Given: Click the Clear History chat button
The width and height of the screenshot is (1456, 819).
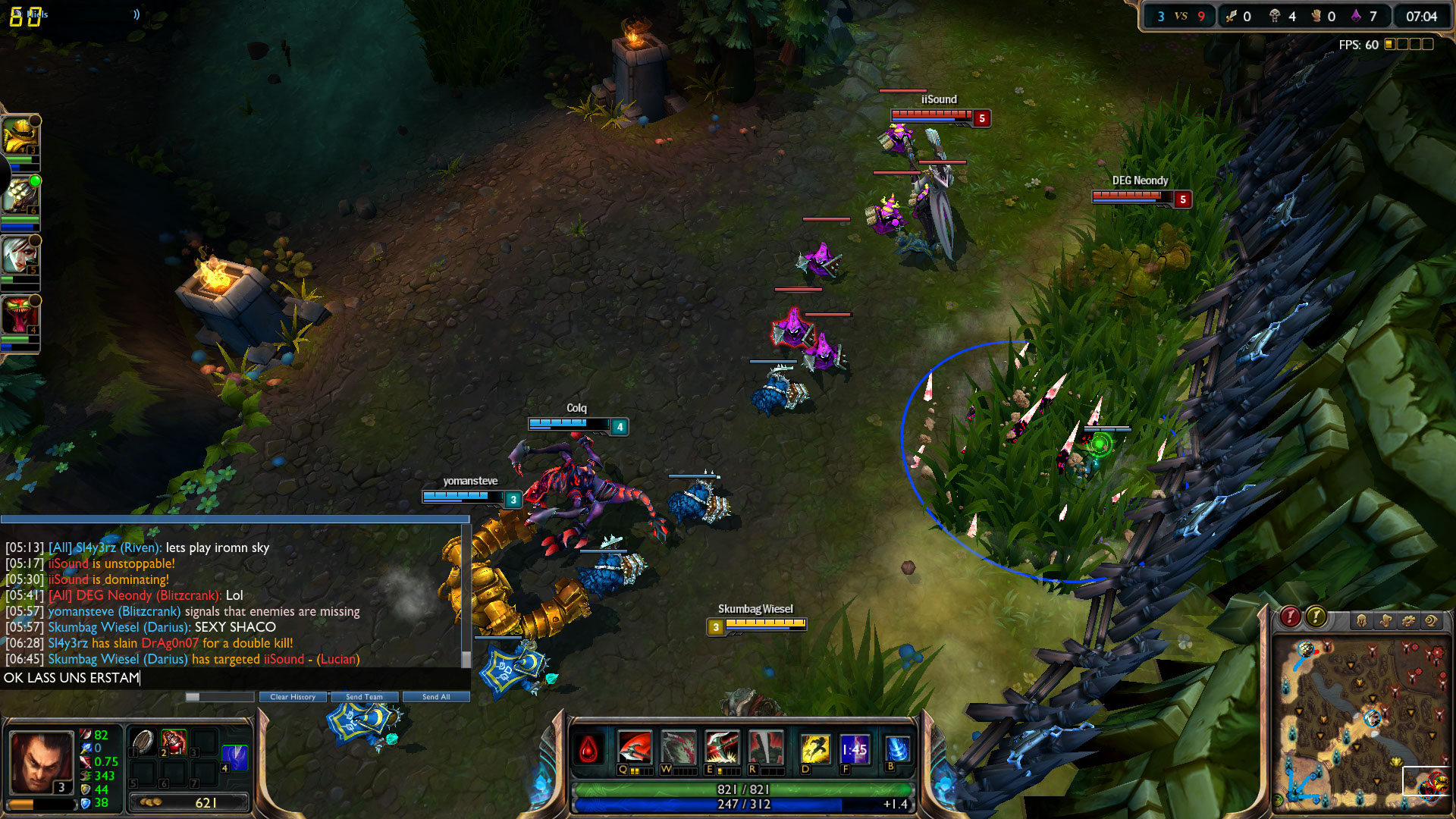Looking at the screenshot, I should pos(293,697).
